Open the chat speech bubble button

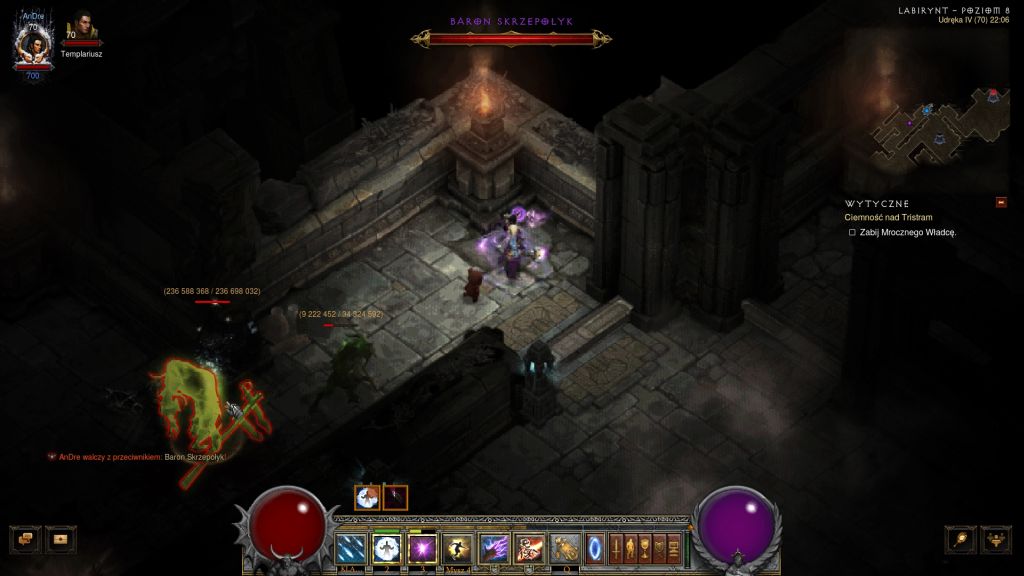pyautogui.click(x=24, y=539)
